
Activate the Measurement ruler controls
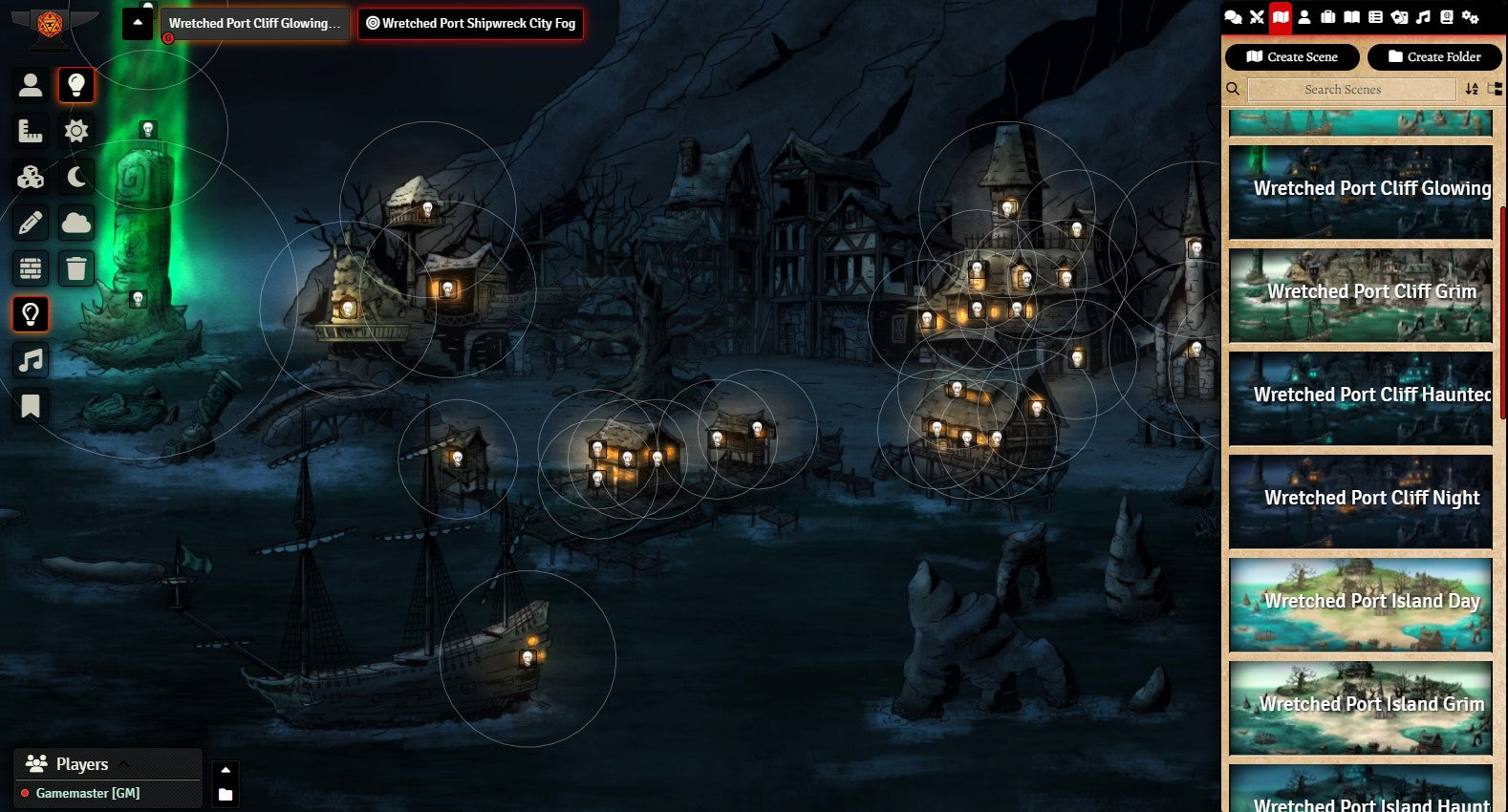tap(31, 131)
